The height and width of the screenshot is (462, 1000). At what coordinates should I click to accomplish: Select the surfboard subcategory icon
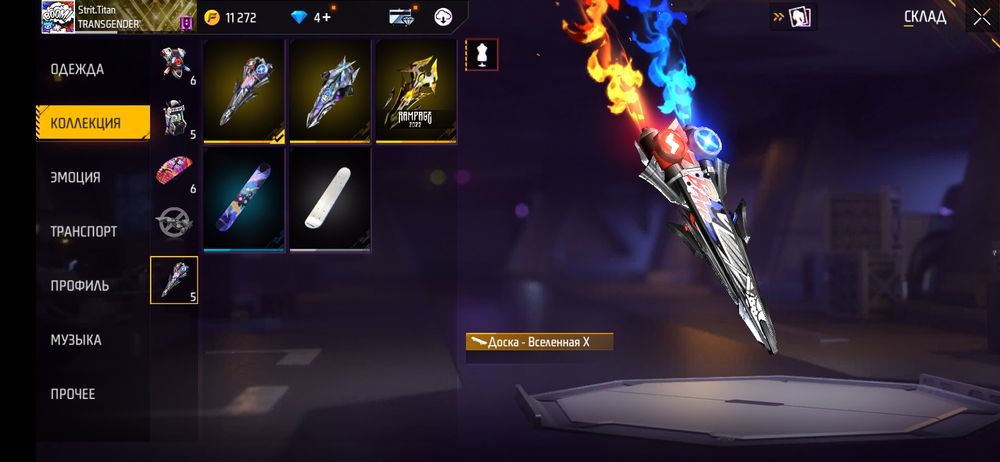174,280
